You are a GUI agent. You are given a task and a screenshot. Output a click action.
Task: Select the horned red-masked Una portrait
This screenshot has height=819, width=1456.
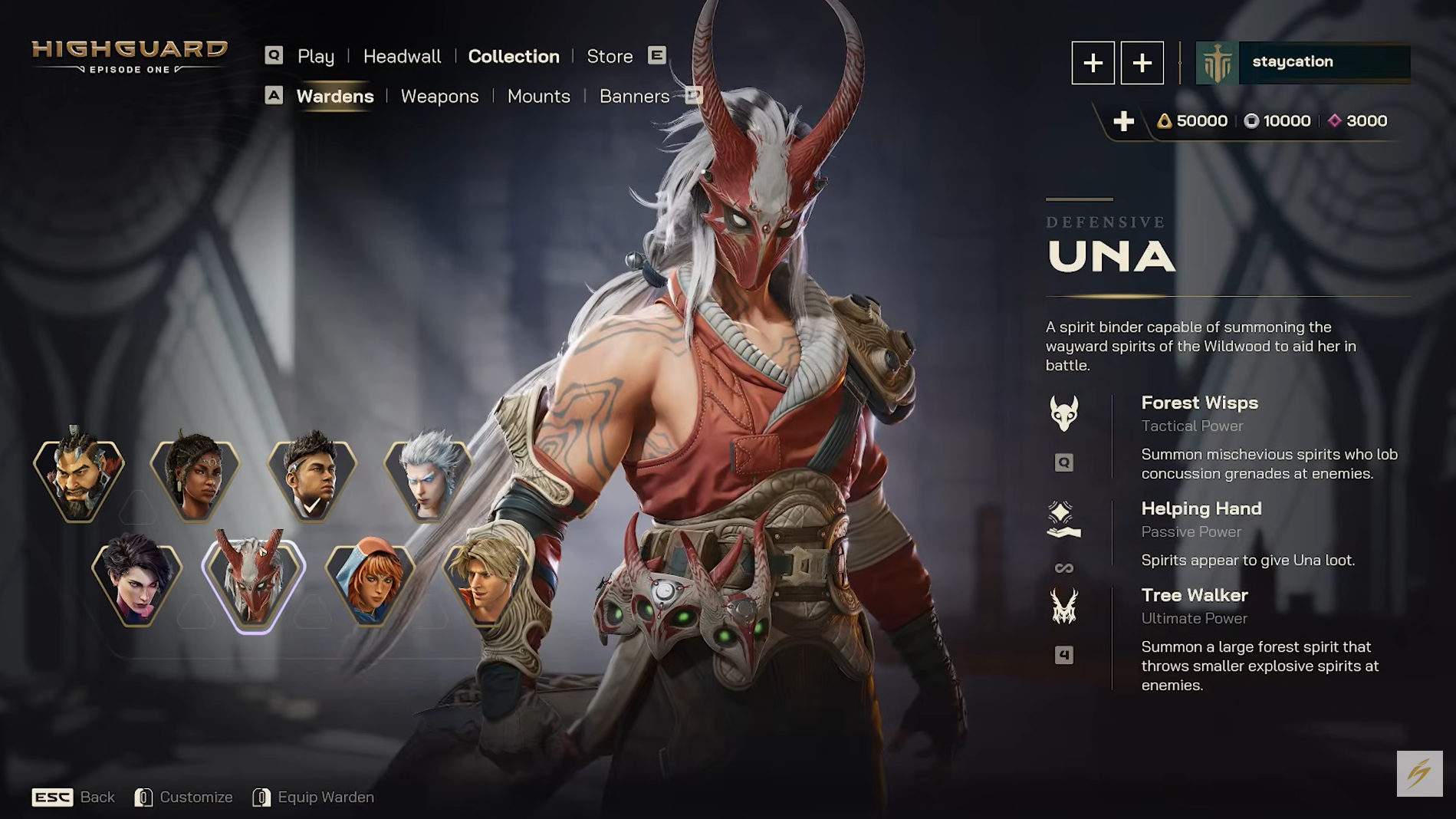pos(254,583)
